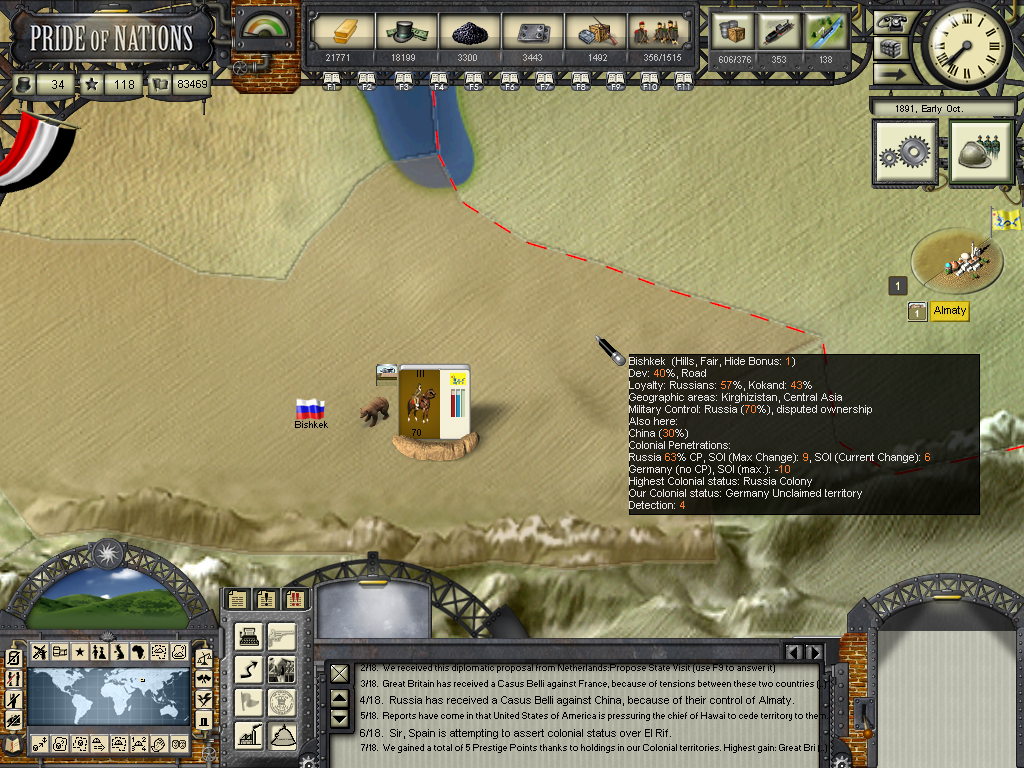
Task: Click the factory button in the side panel
Action: (249, 736)
